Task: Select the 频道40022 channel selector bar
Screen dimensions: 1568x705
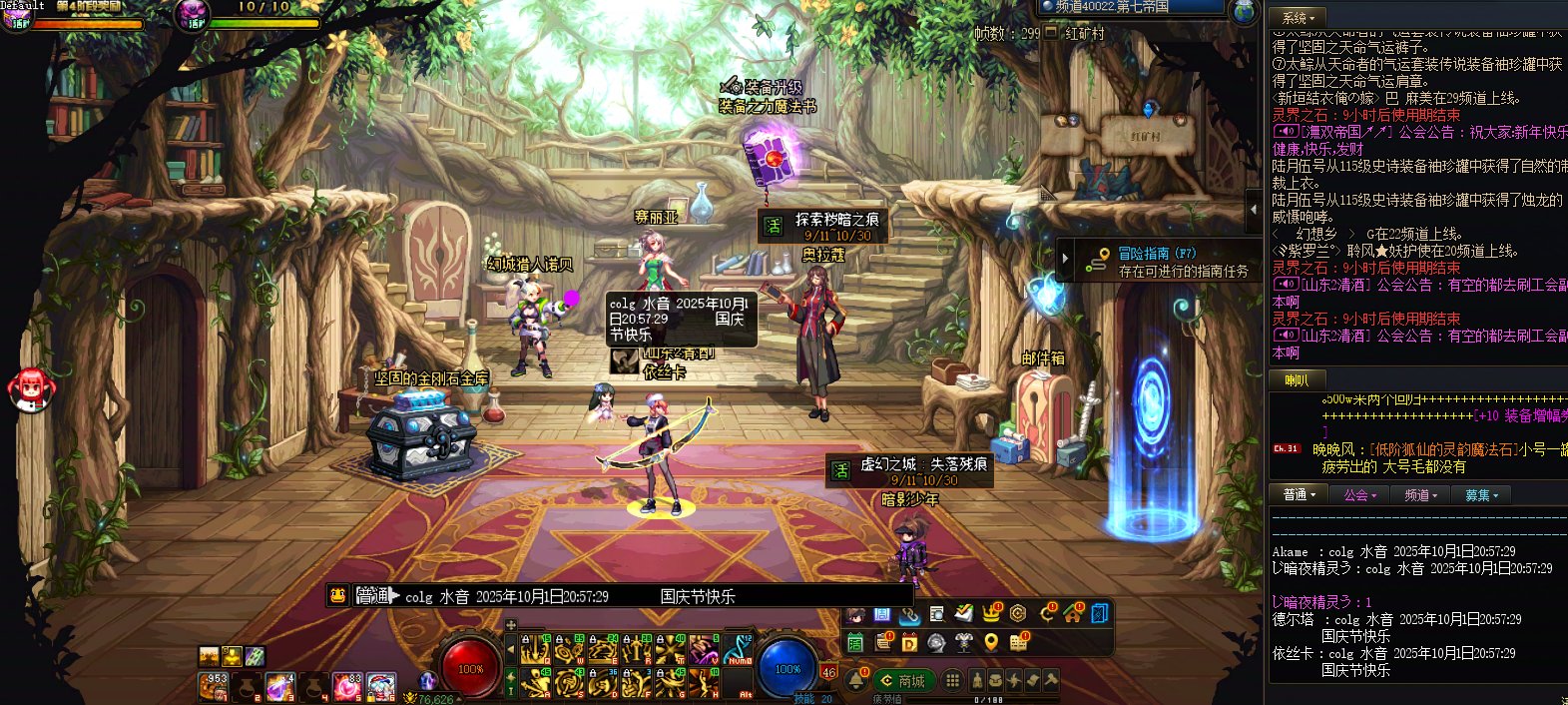Action: click(x=1131, y=7)
